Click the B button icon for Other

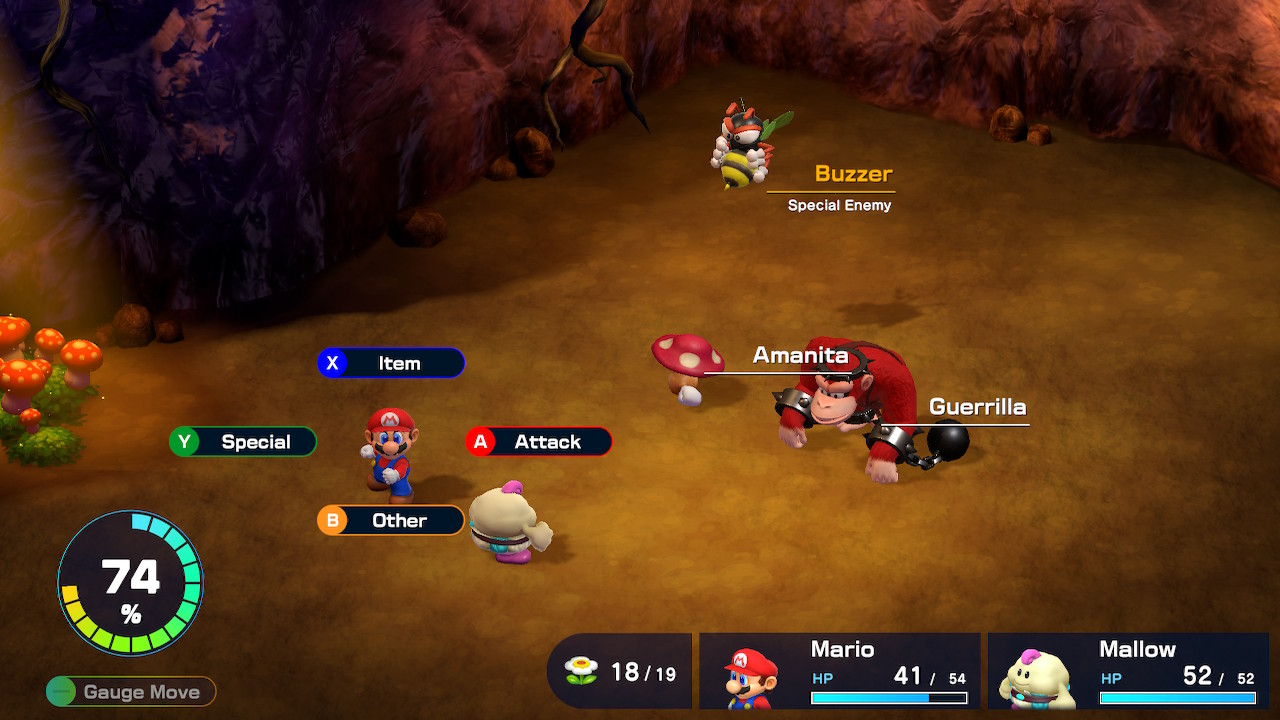coord(333,520)
